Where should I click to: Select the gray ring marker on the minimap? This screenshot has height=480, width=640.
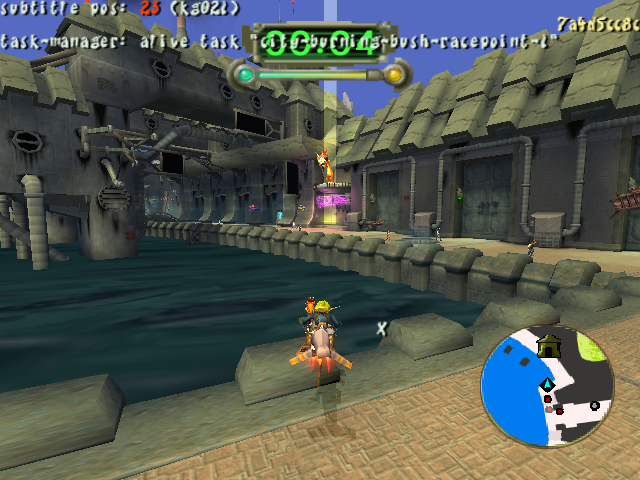coord(595,405)
